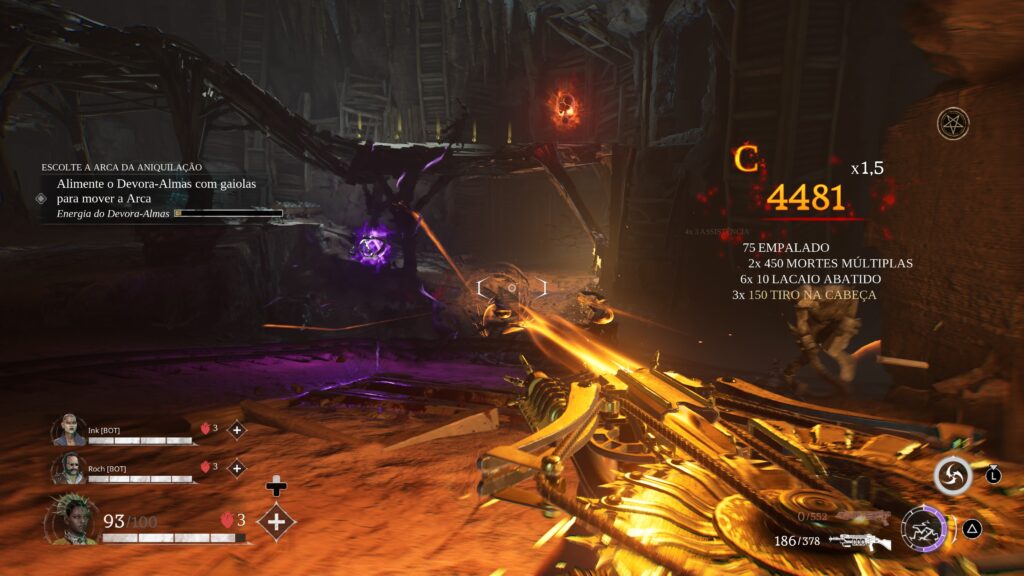
Task: Switch to the faded secondary weapon icon
Action: point(862,517)
